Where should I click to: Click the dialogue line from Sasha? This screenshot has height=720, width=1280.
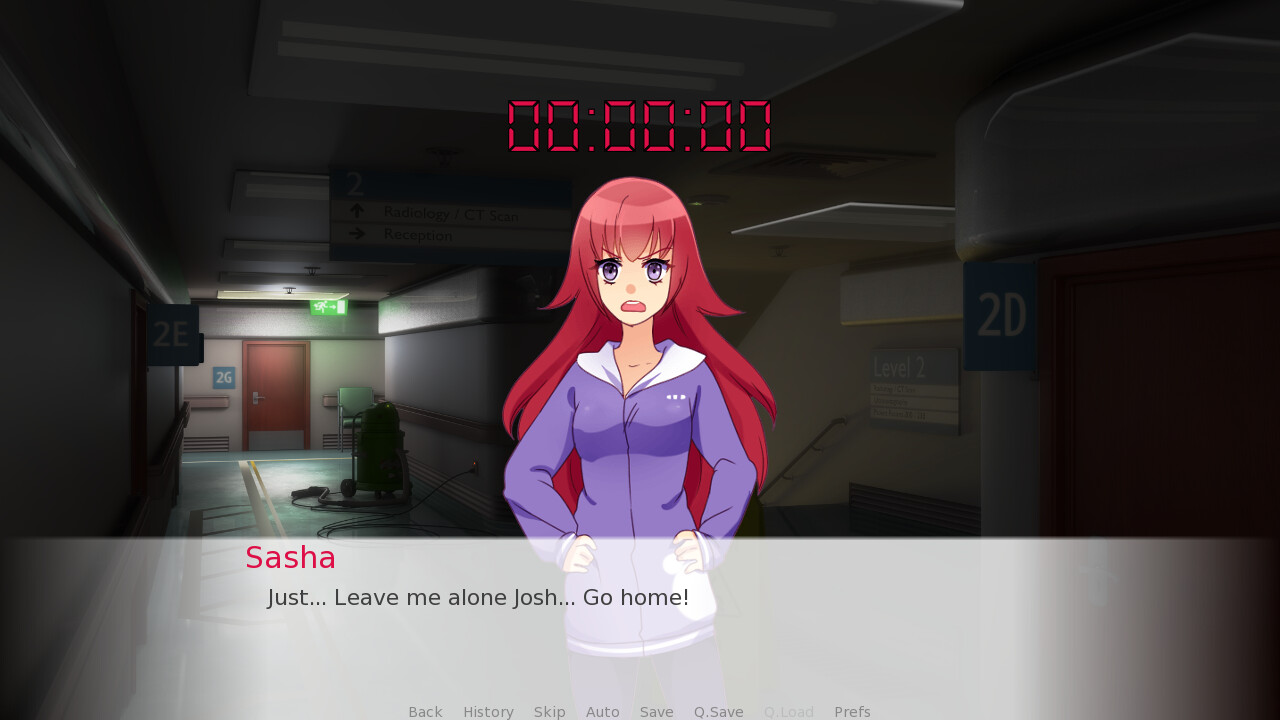click(478, 597)
